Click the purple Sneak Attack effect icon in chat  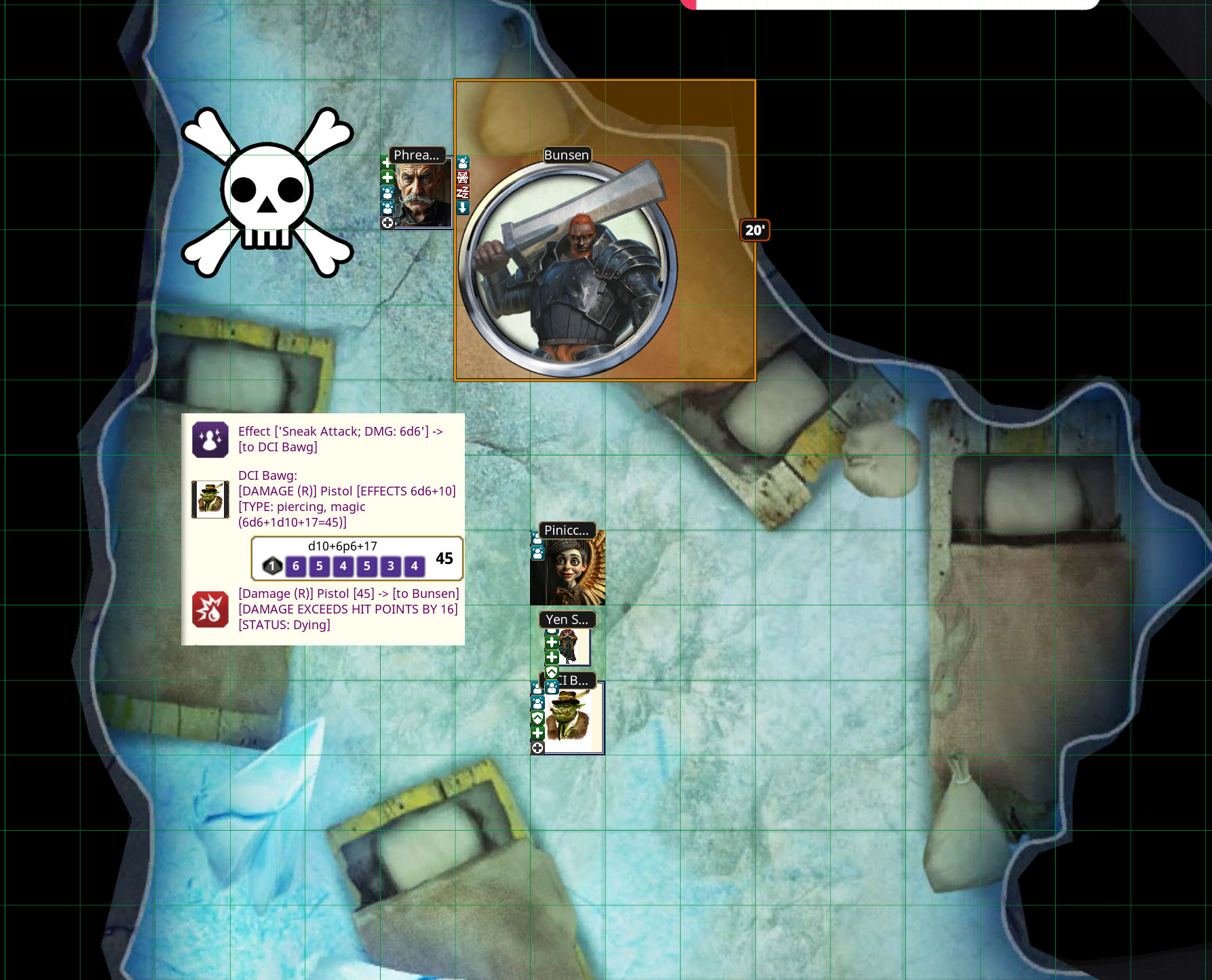tap(210, 438)
